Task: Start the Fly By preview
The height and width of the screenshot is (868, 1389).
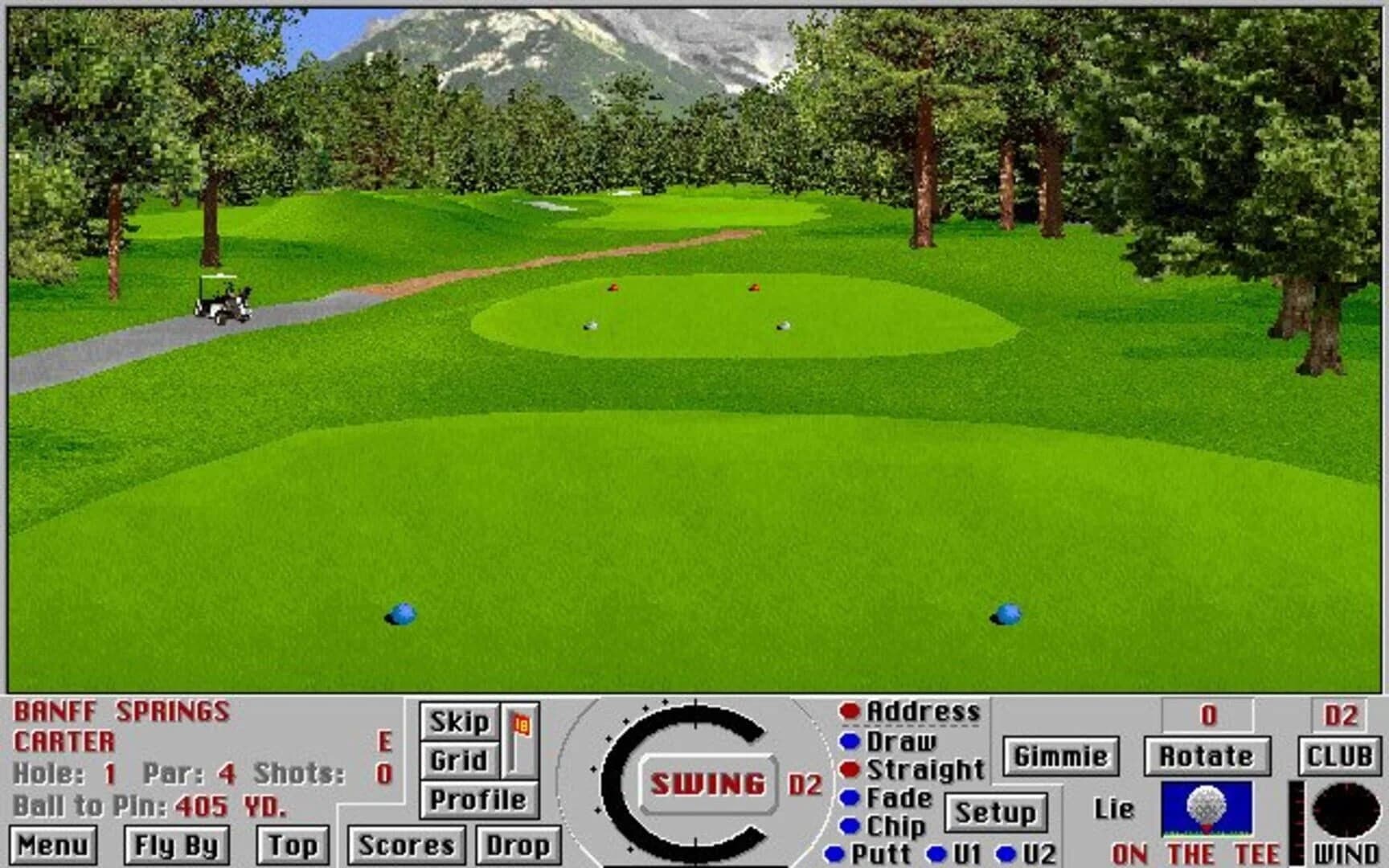Action: pyautogui.click(x=177, y=845)
